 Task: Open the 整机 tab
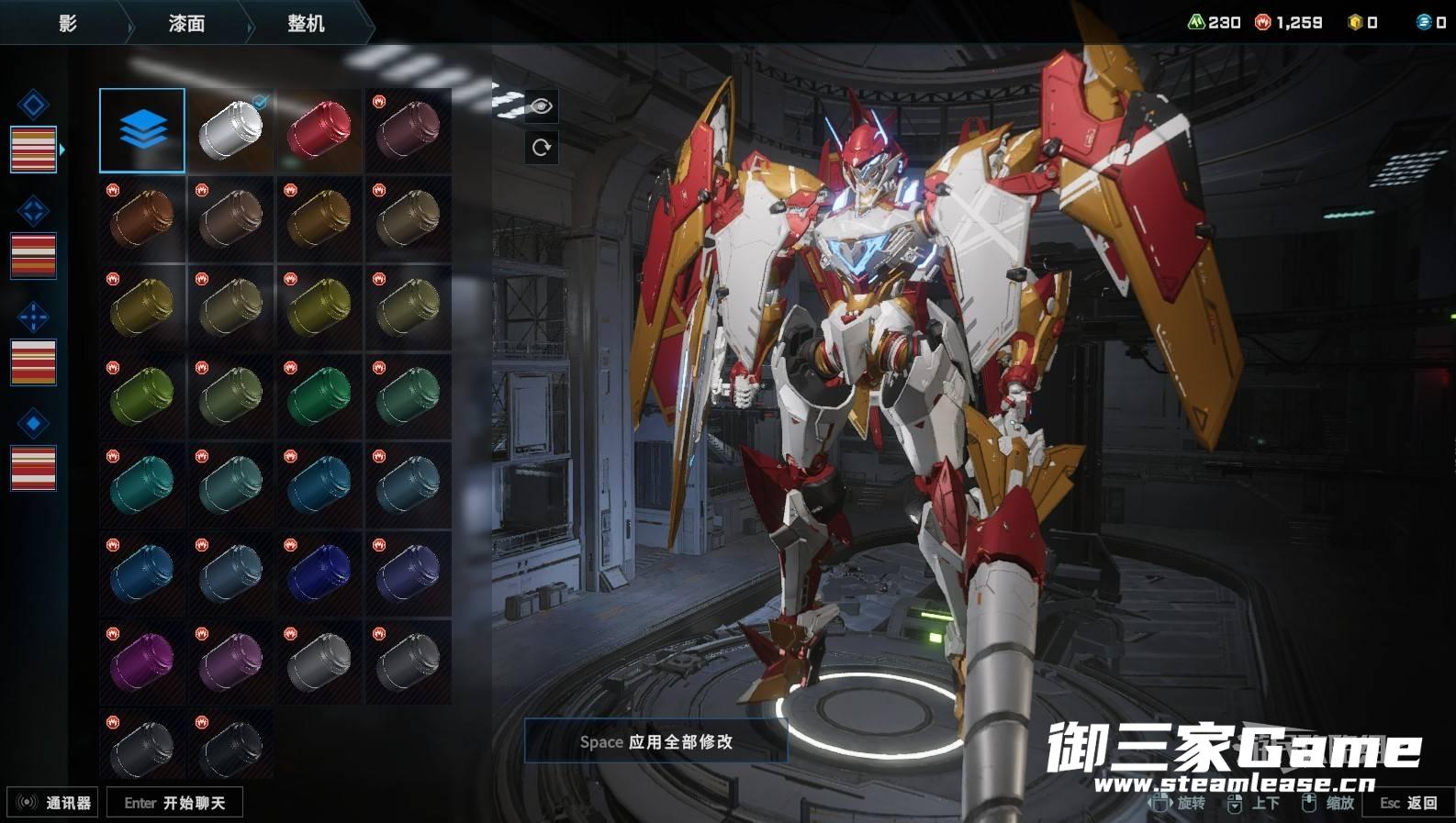click(306, 24)
